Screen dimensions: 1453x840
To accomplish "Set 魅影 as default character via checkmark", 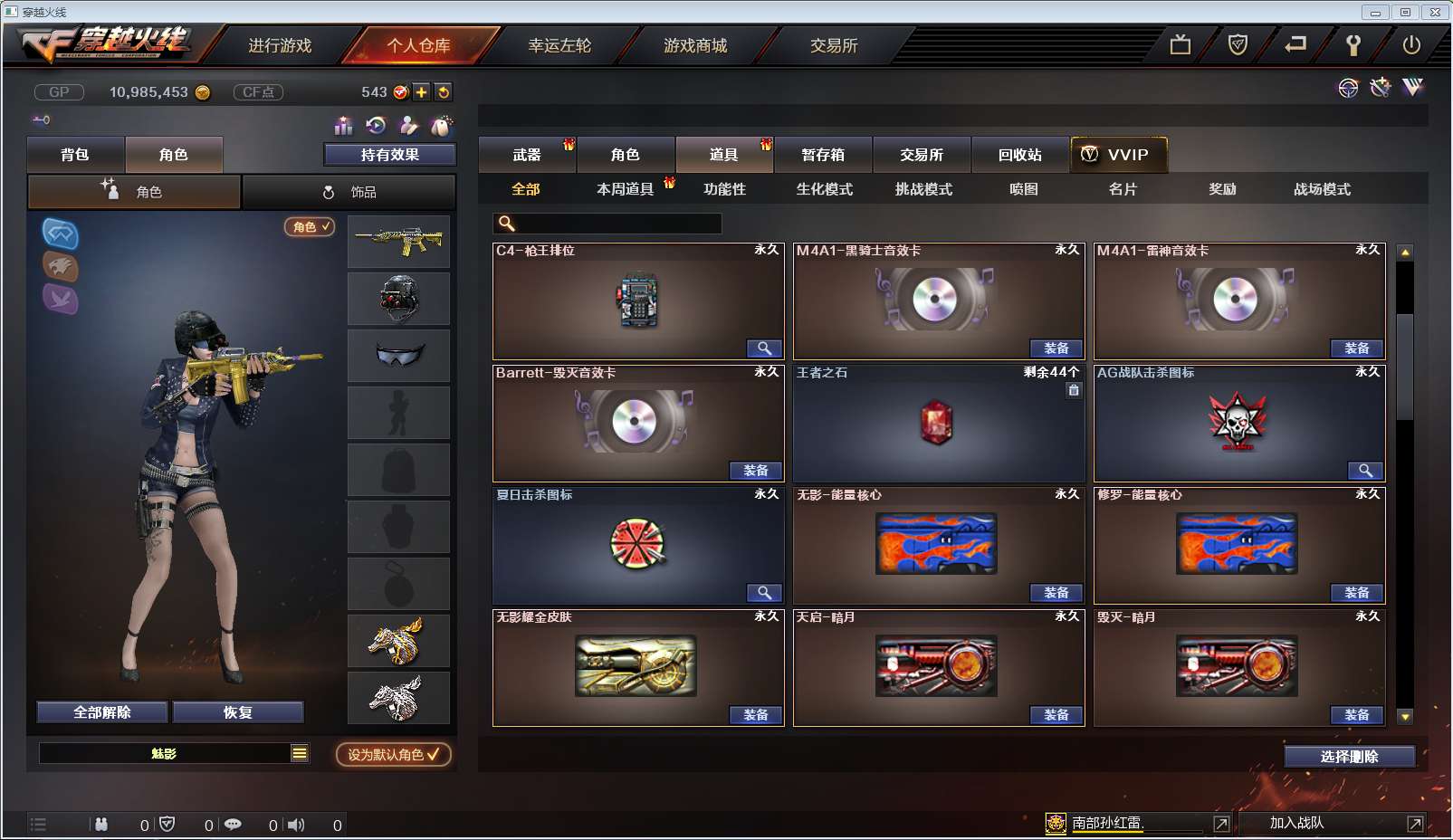I will pos(393,755).
